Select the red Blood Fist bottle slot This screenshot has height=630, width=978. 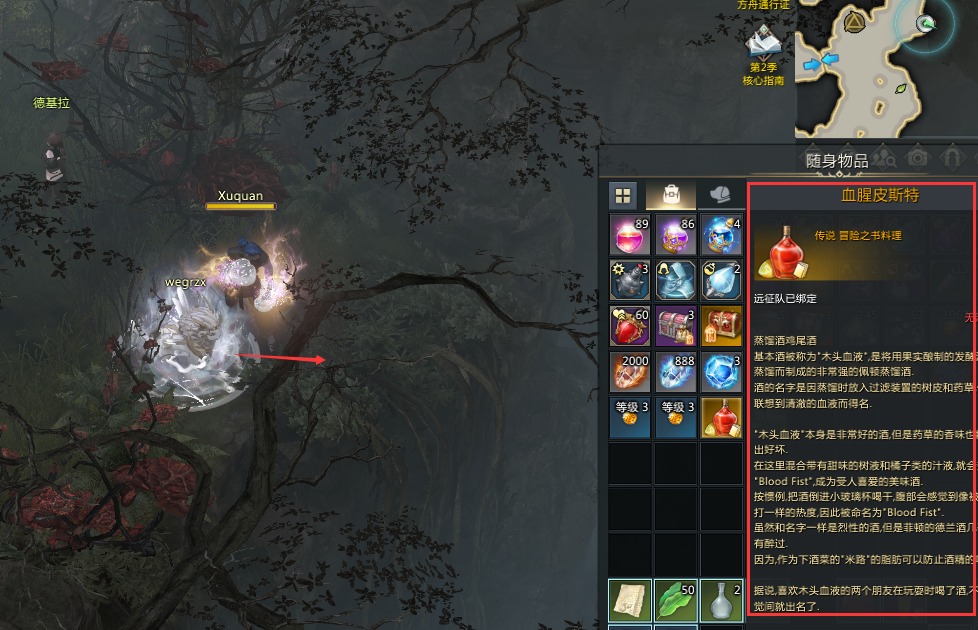point(722,418)
